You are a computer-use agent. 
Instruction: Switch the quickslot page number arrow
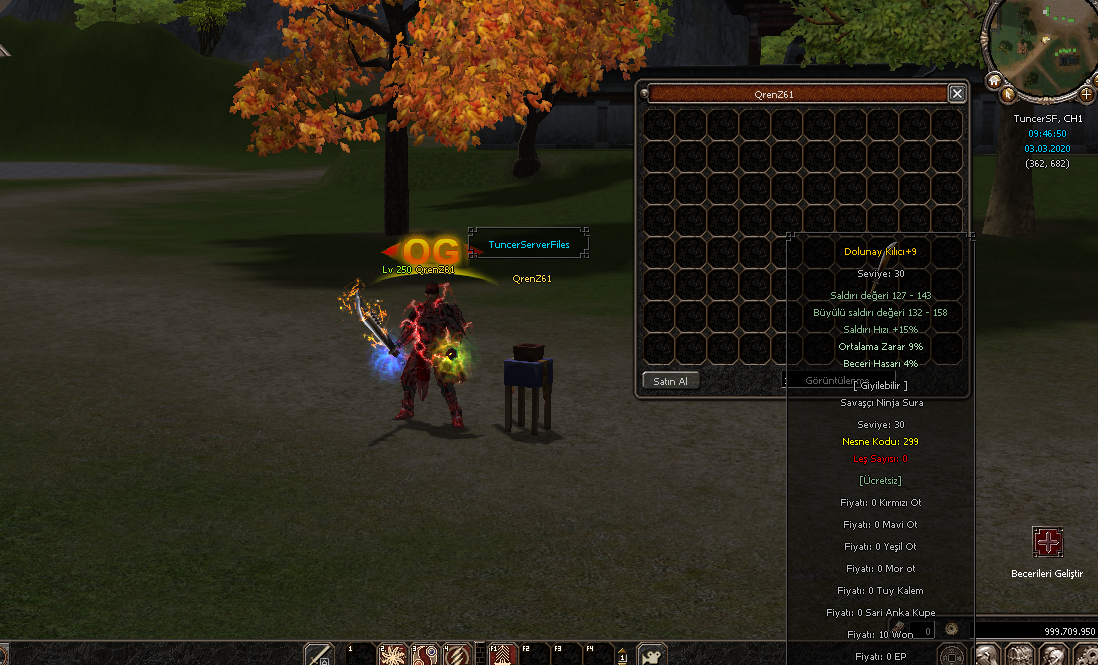[622, 654]
